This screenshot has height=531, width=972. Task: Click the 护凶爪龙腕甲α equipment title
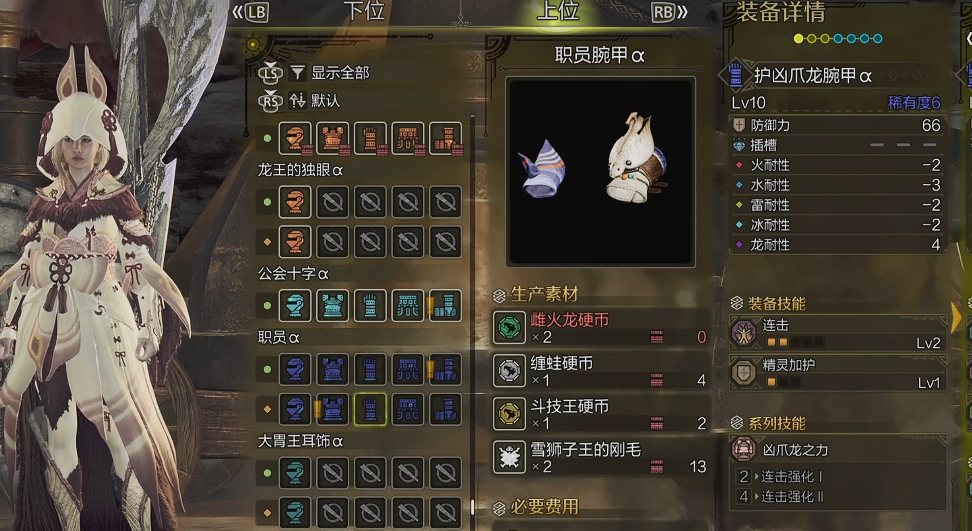812,76
